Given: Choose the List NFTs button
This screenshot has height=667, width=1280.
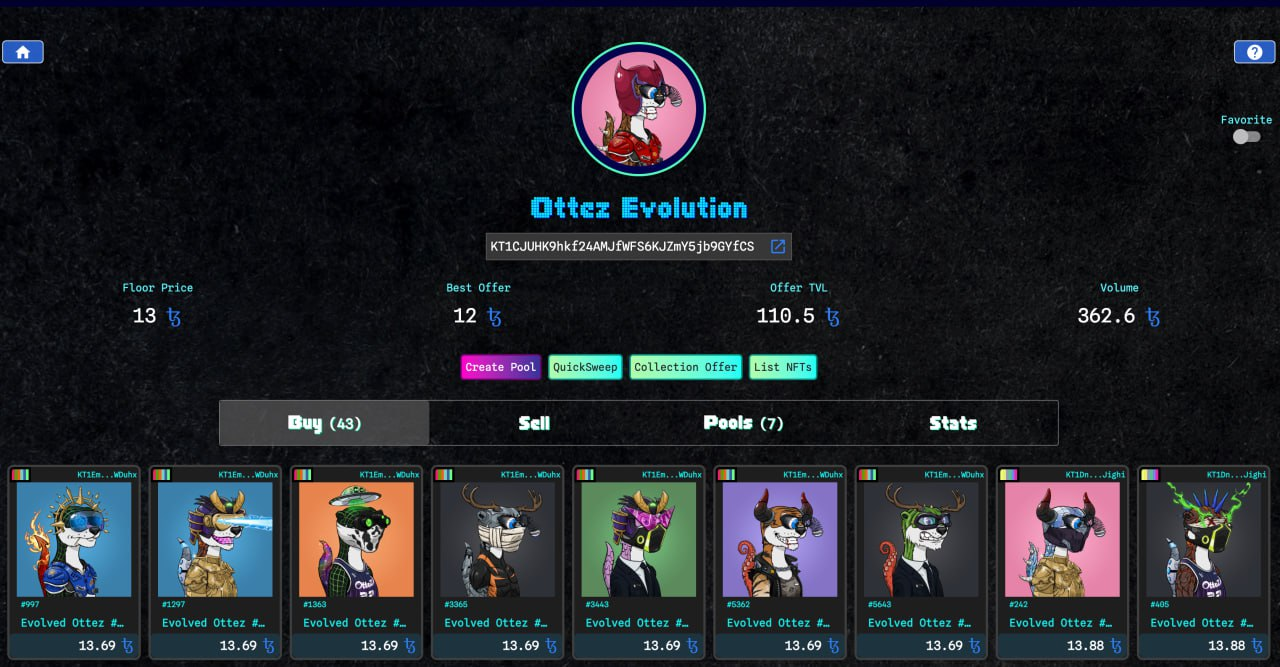Looking at the screenshot, I should pyautogui.click(x=782, y=367).
